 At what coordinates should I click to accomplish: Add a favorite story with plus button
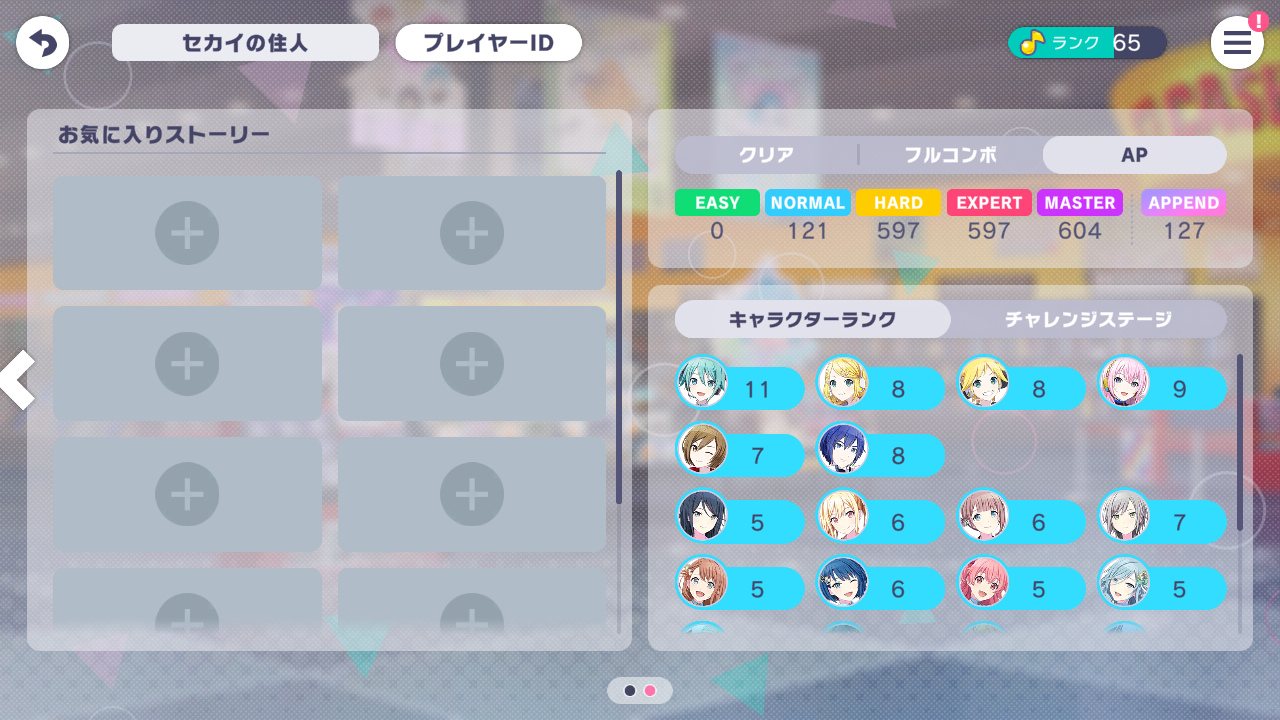pos(187,233)
